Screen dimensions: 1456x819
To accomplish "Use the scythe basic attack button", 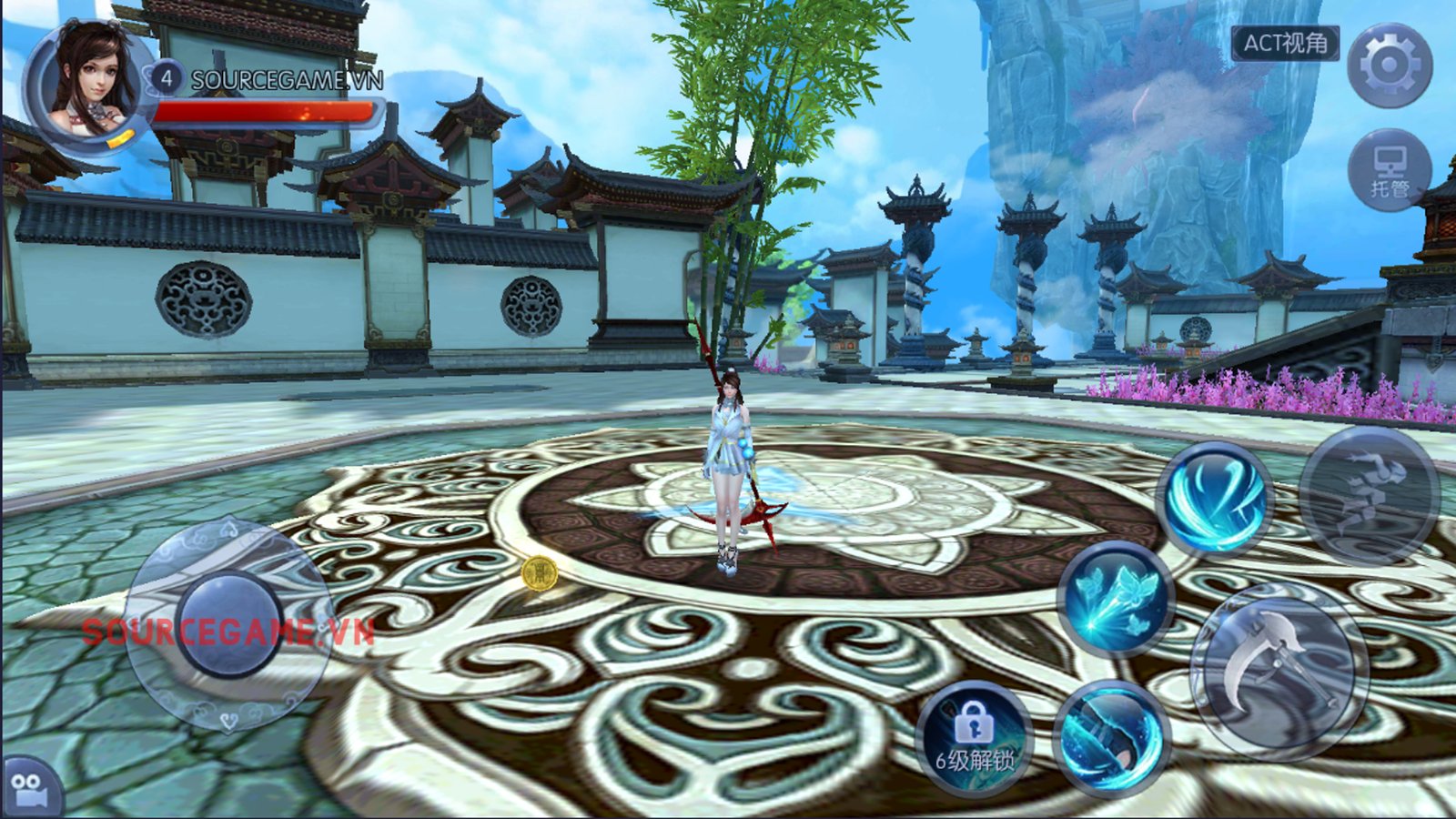I will point(1278,670).
